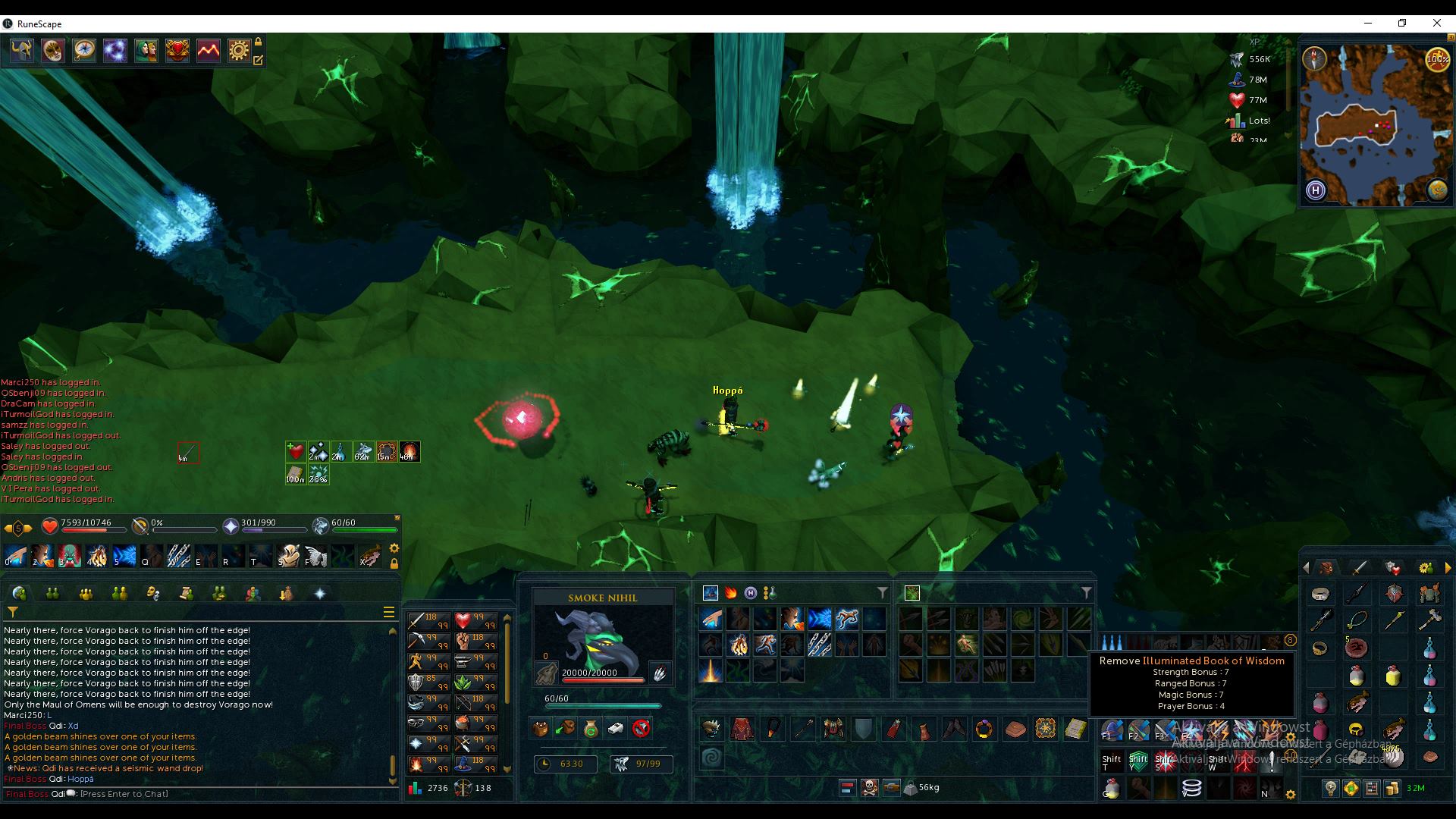Open the chat filter funnel

click(x=13, y=612)
